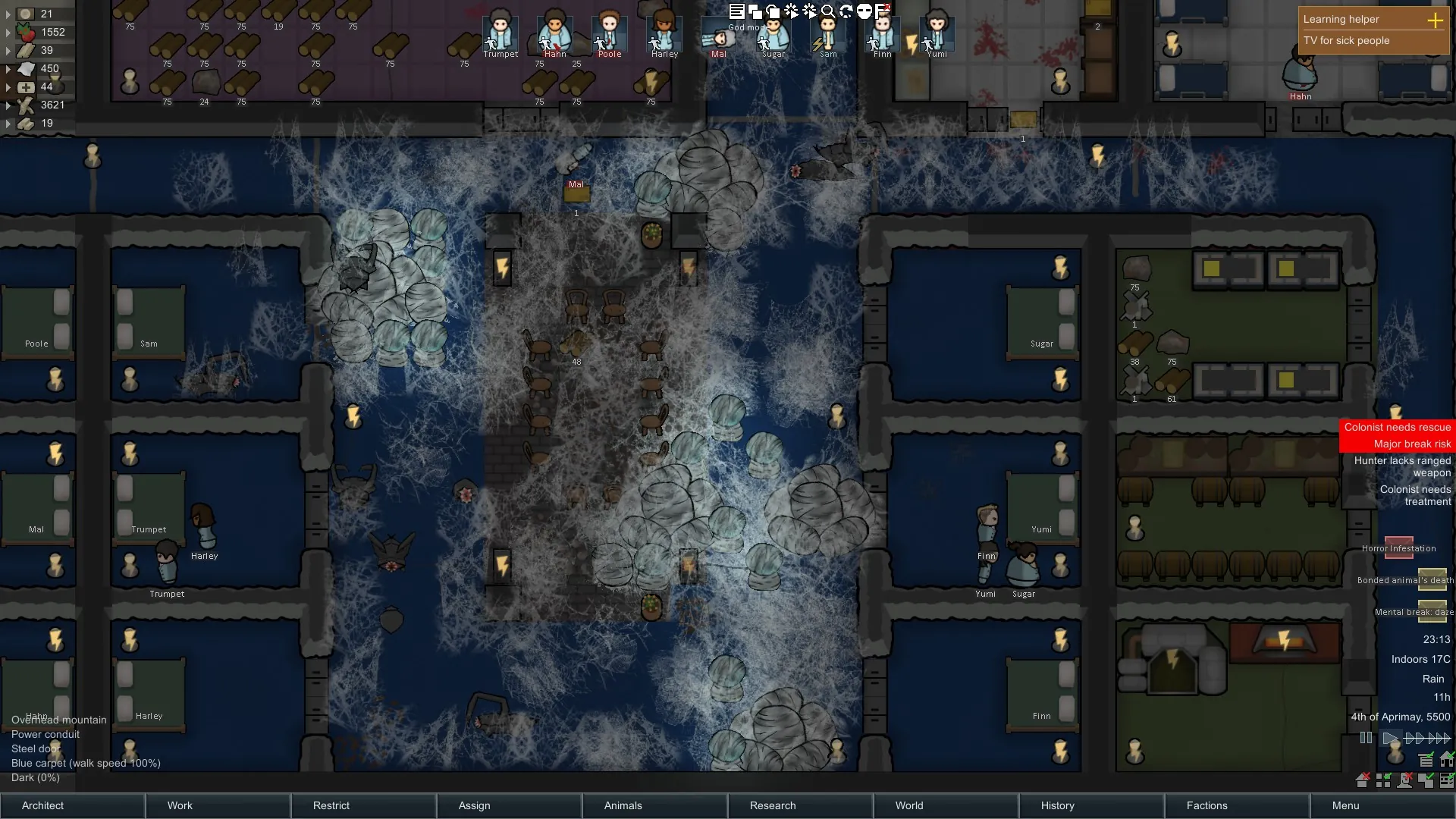Expand the Learning helper with the plus button
Screen dimensions: 1456x819
1435,20
